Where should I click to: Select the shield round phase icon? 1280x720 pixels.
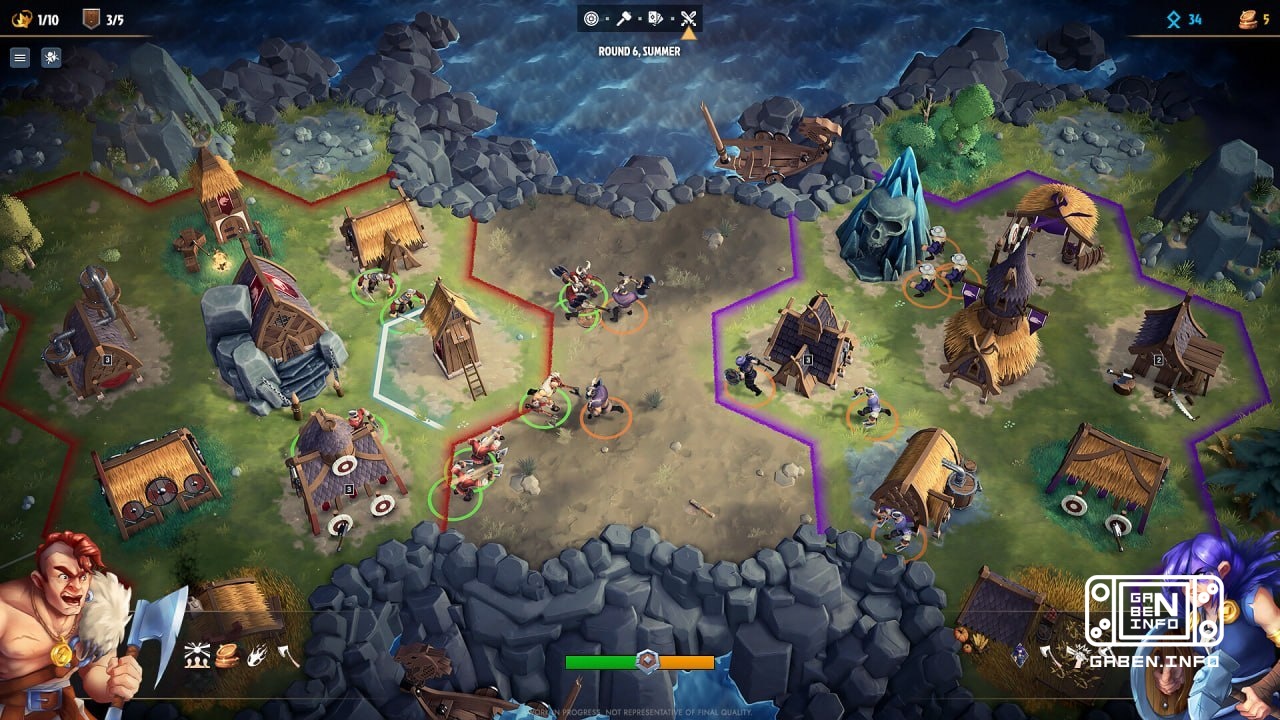(591, 18)
